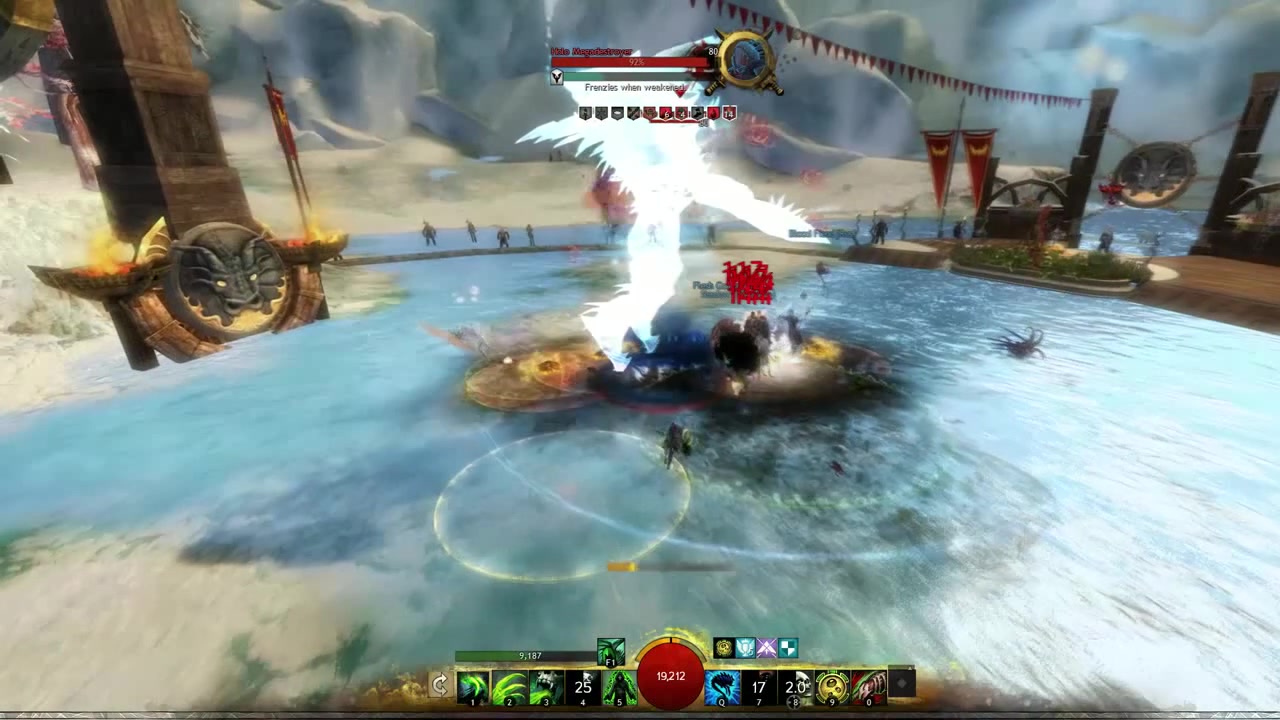Click the gold coin boon icon above the skills
The width and height of the screenshot is (1280, 720).
point(722,647)
